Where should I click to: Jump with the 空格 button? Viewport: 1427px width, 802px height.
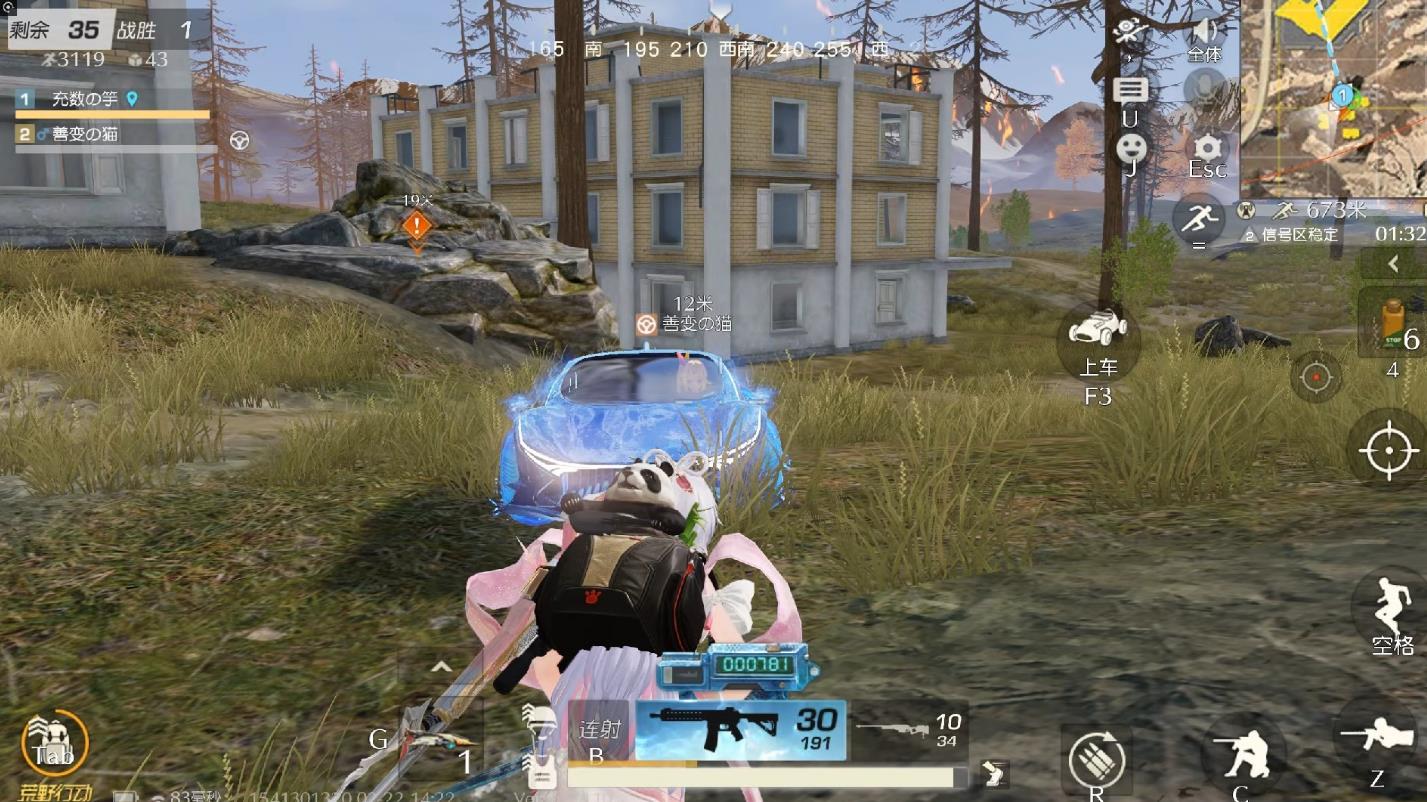[1389, 606]
